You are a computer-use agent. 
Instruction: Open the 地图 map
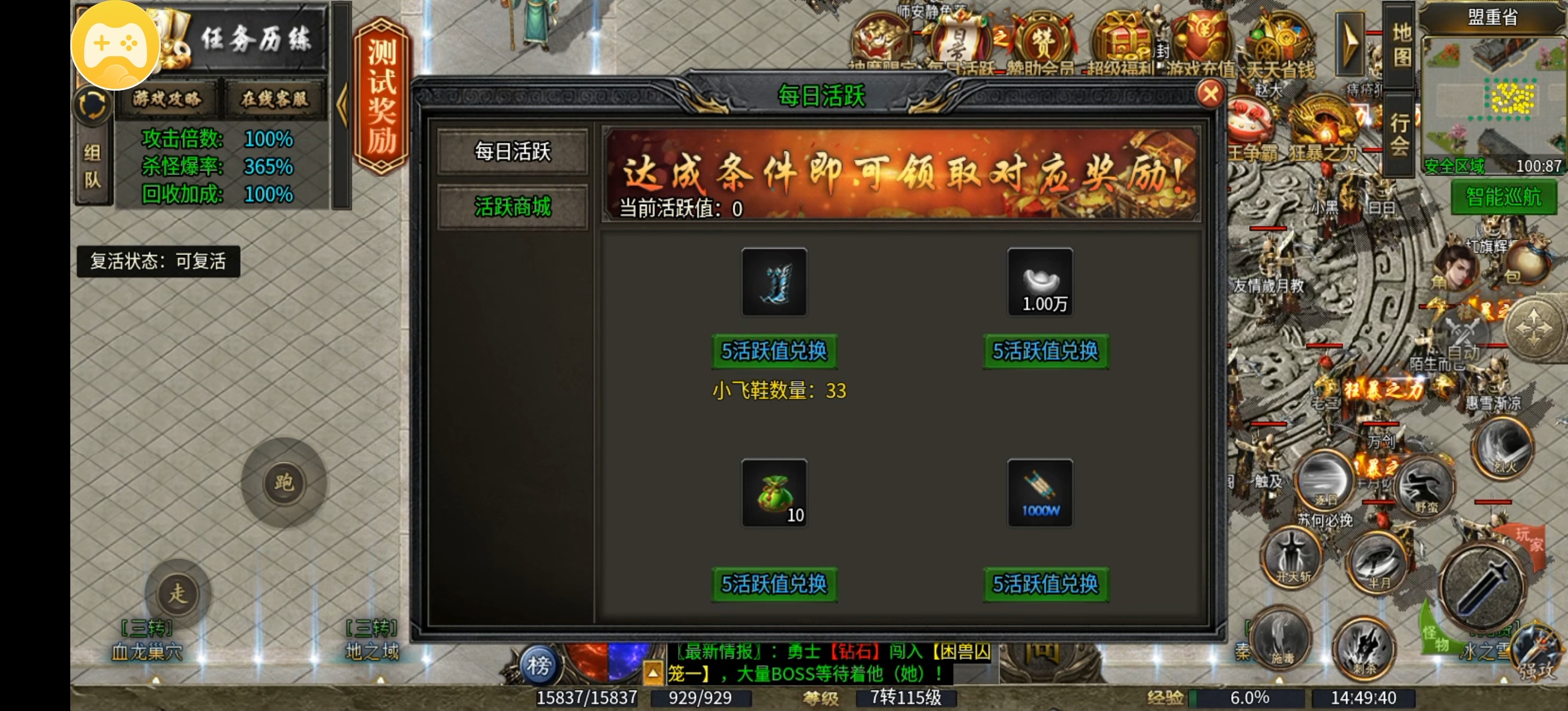(1401, 44)
